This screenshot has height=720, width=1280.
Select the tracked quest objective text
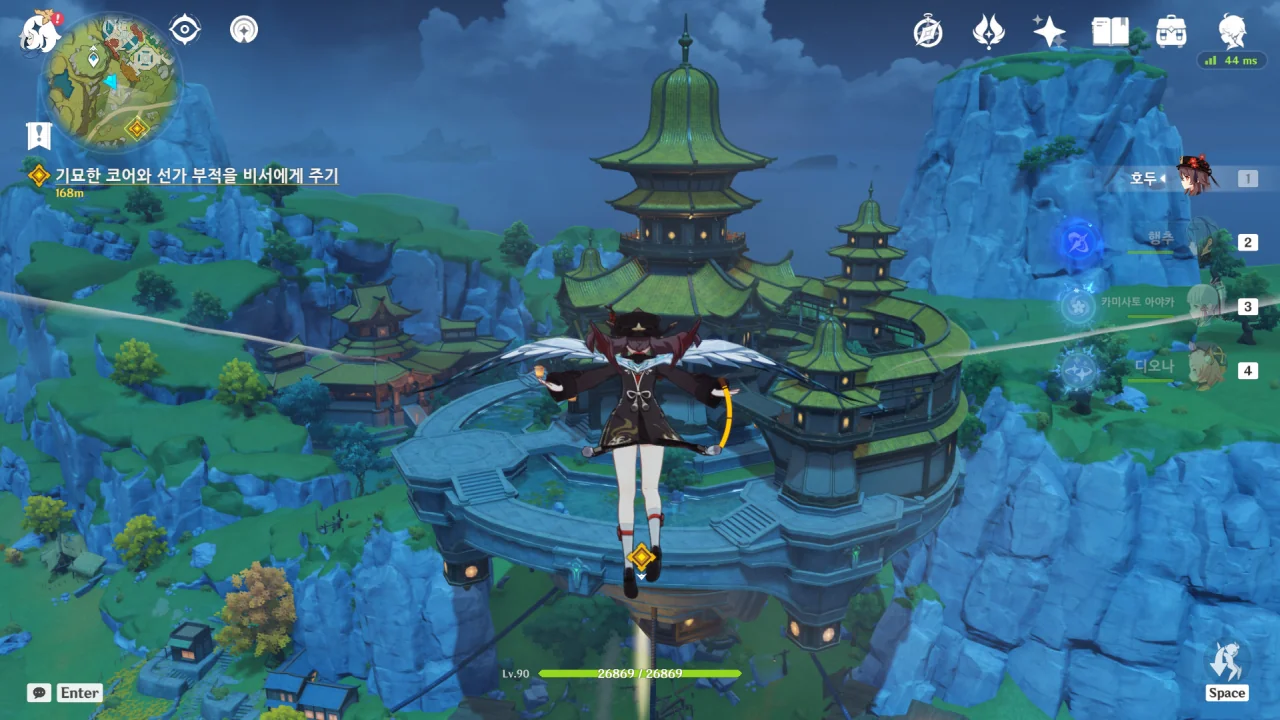[196, 176]
